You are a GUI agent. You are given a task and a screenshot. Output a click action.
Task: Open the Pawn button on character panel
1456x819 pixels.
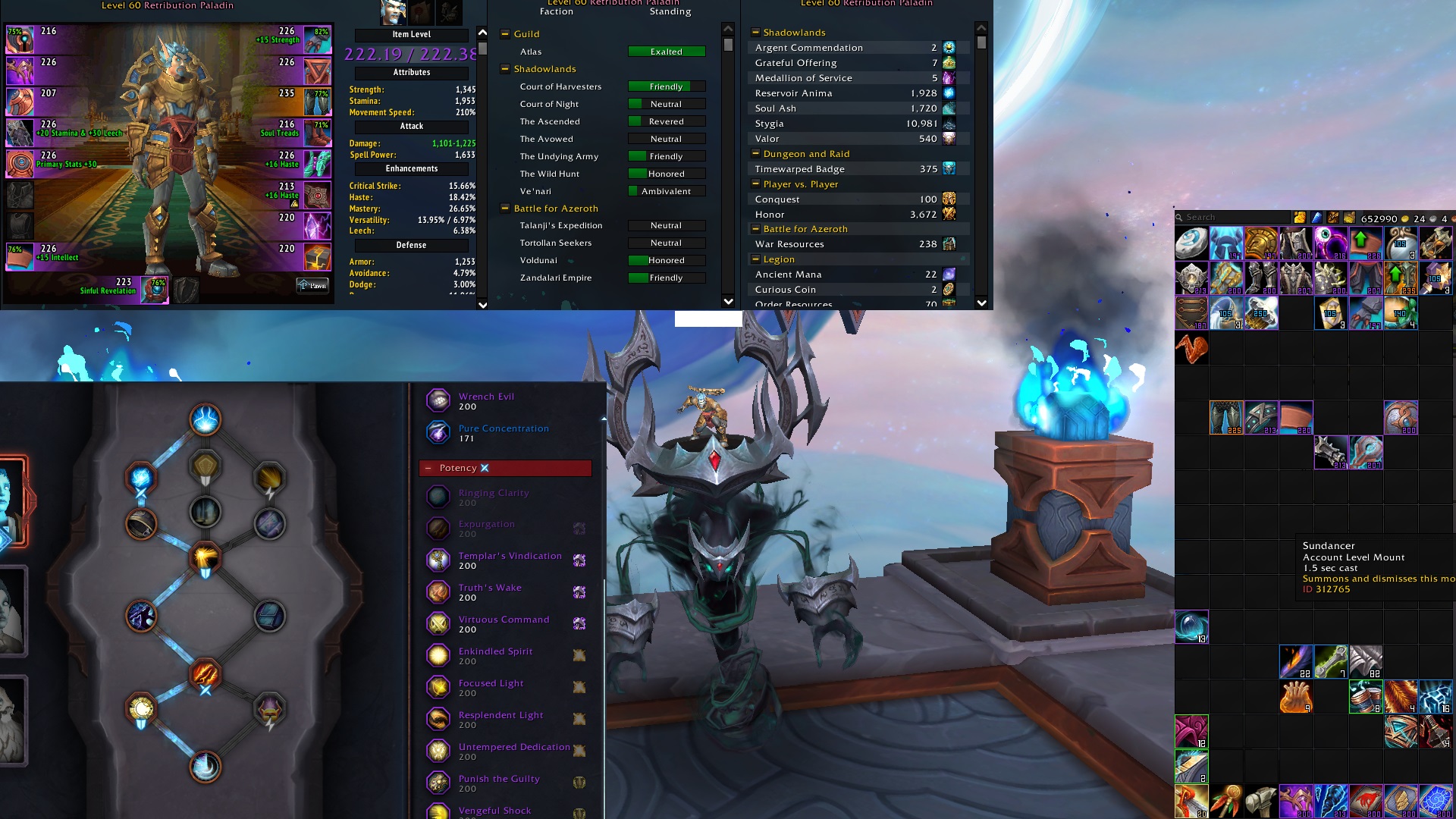(313, 285)
